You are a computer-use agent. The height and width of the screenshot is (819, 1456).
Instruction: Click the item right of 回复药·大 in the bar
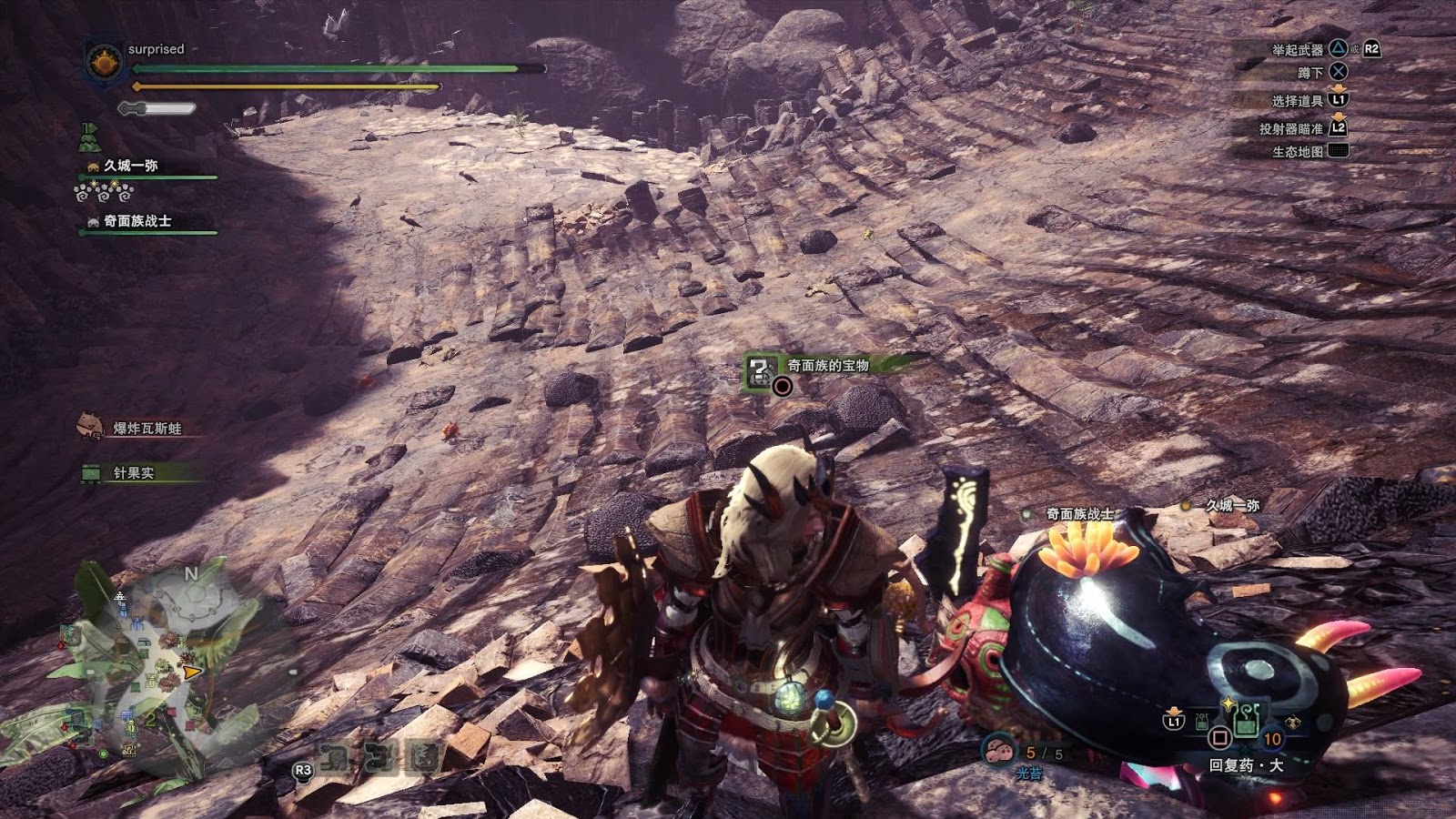coord(1292,723)
